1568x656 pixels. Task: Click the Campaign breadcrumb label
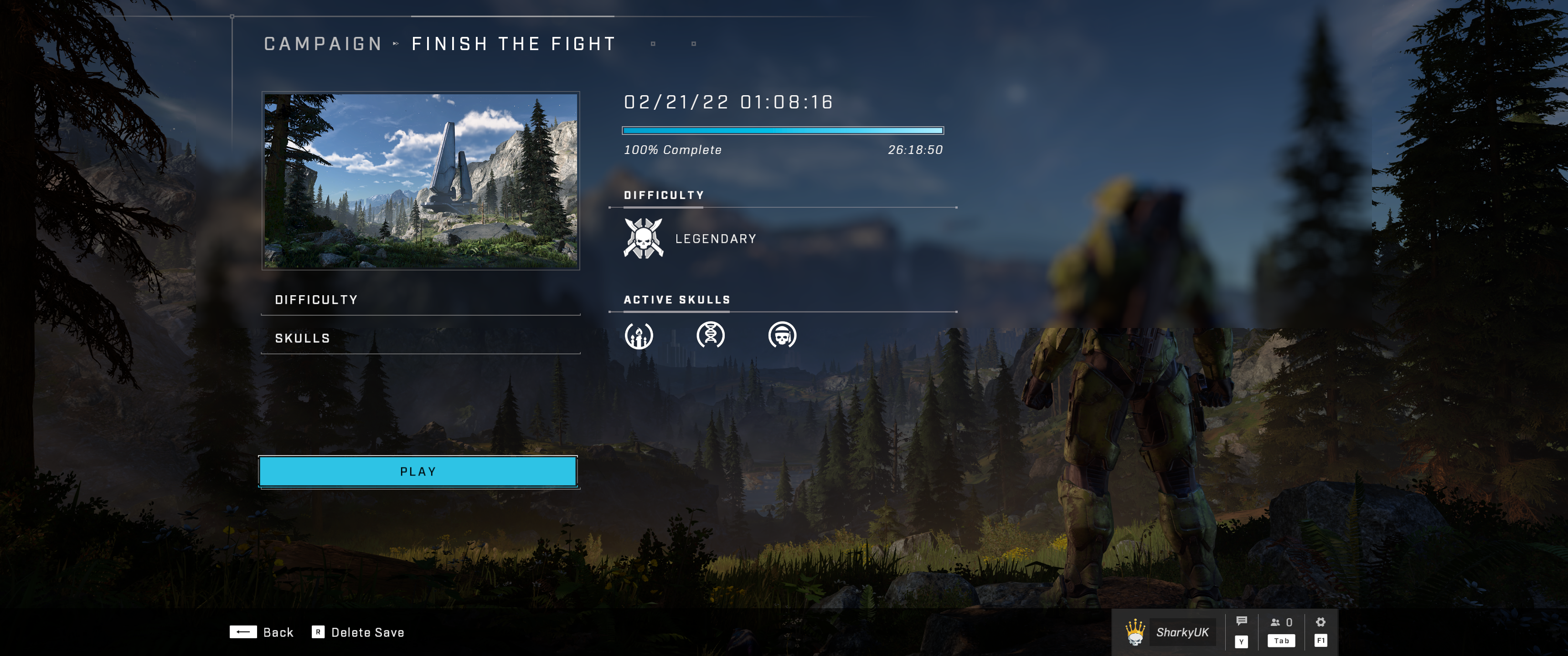coord(323,44)
